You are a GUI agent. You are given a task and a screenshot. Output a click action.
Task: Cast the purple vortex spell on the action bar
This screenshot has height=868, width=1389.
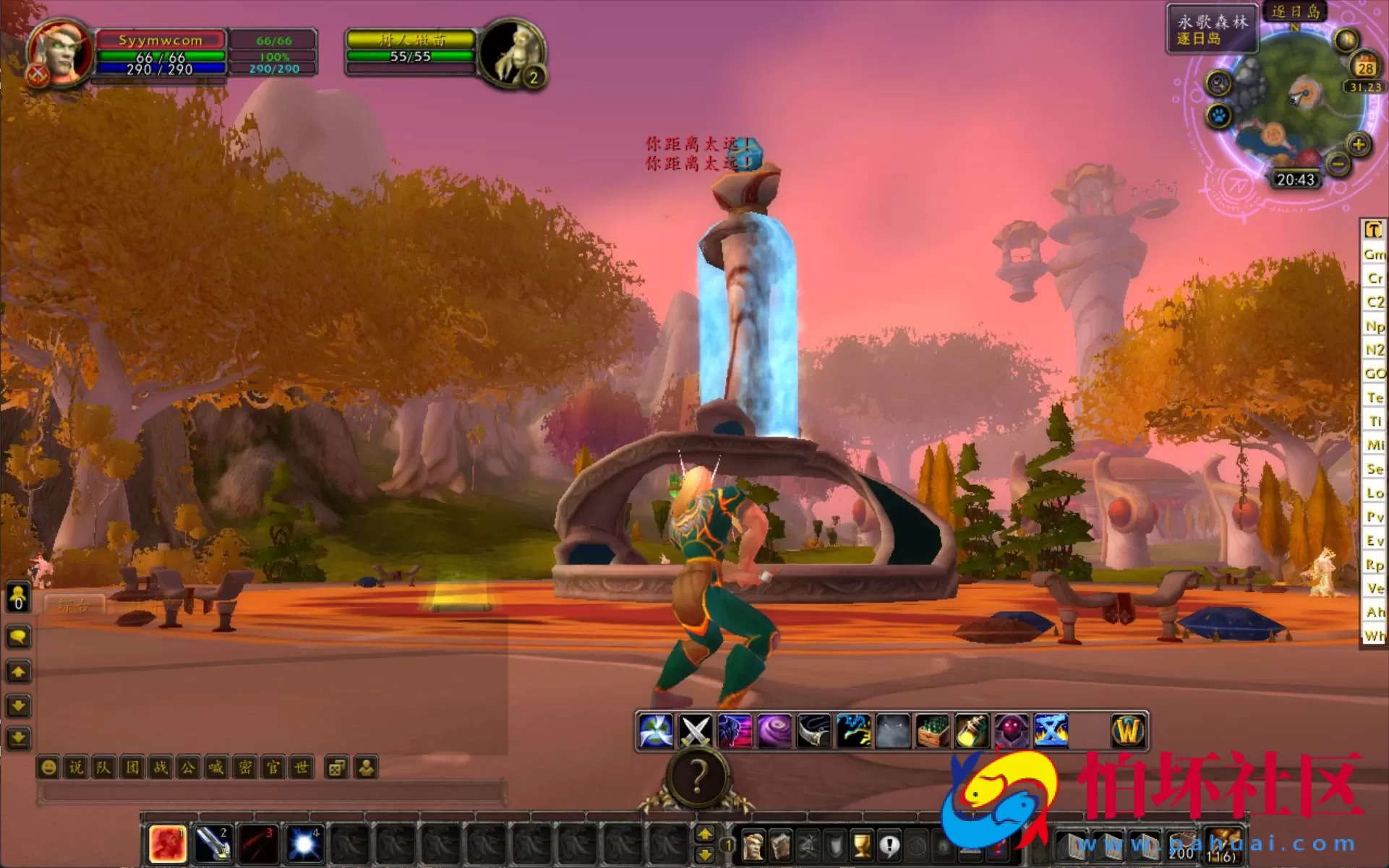click(x=773, y=730)
